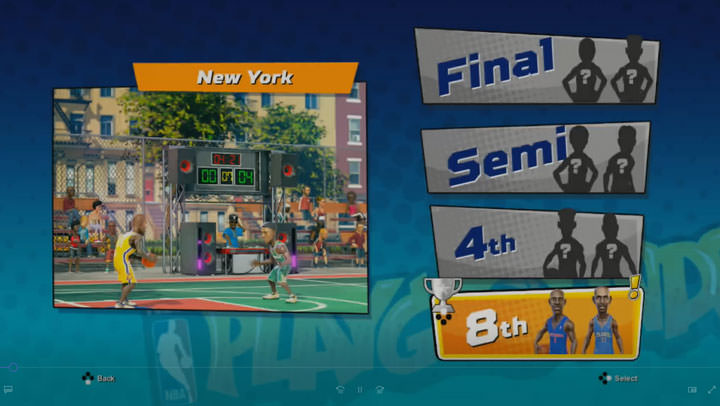Pause the video with the player control
720x406 pixels.
(360, 389)
